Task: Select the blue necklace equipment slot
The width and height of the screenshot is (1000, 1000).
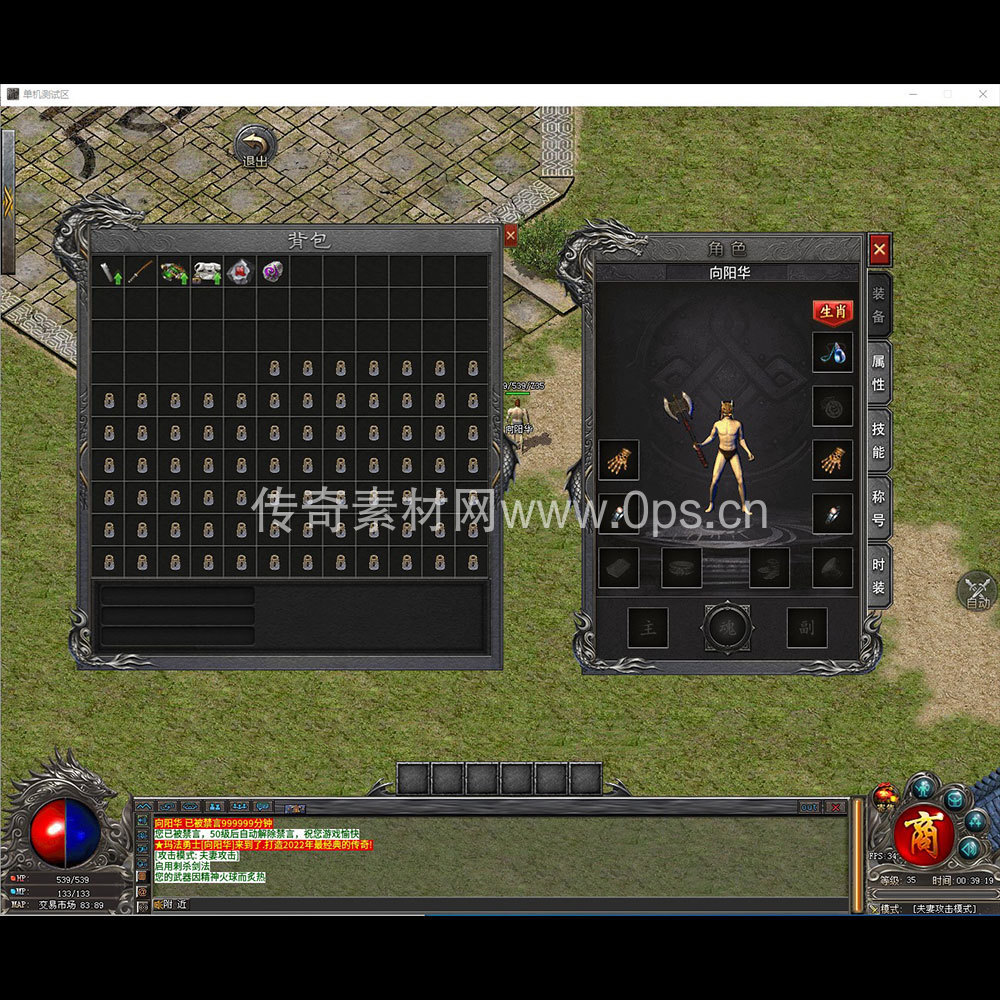Action: point(832,353)
